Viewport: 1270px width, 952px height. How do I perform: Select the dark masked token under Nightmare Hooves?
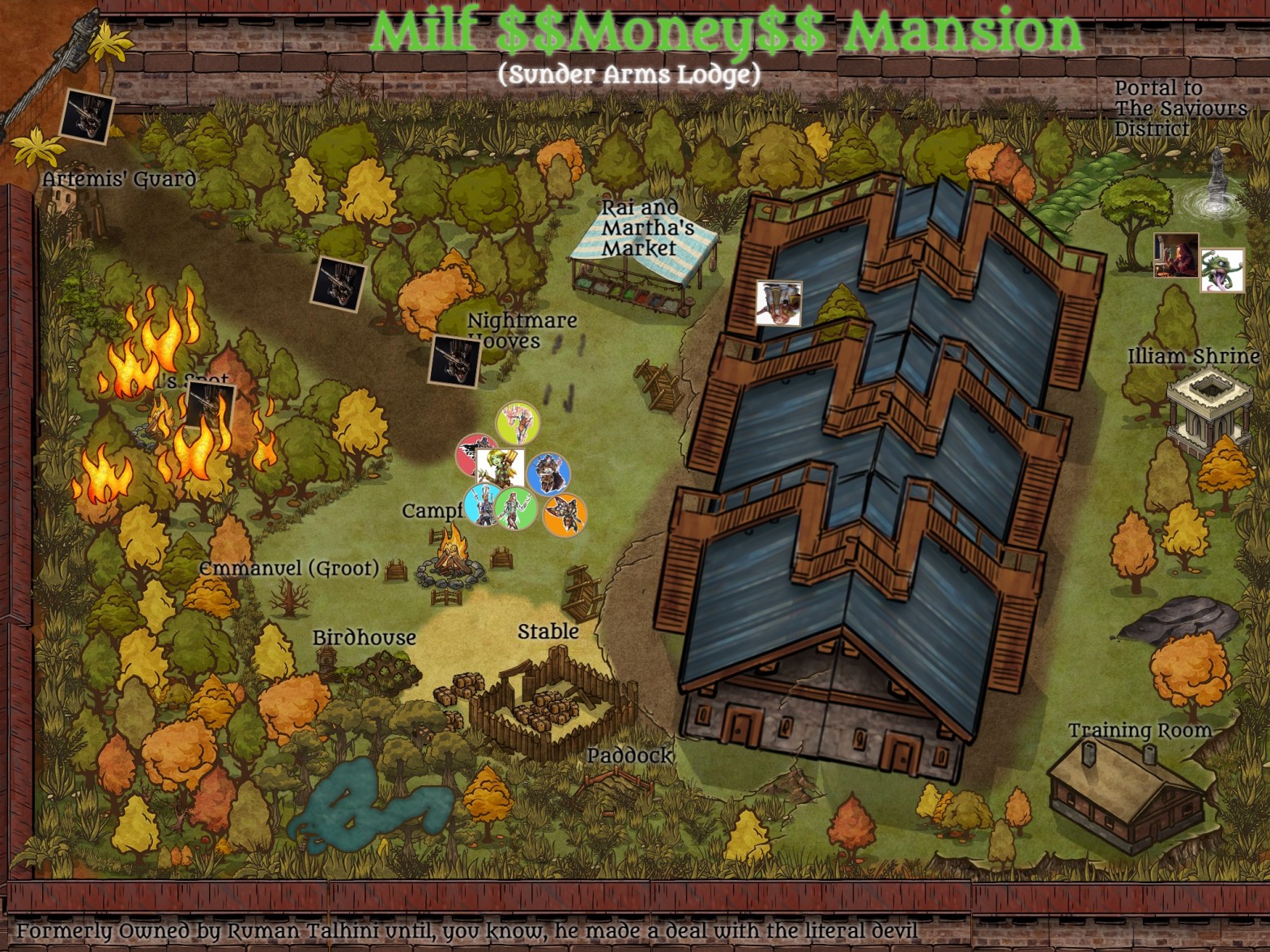coord(454,360)
